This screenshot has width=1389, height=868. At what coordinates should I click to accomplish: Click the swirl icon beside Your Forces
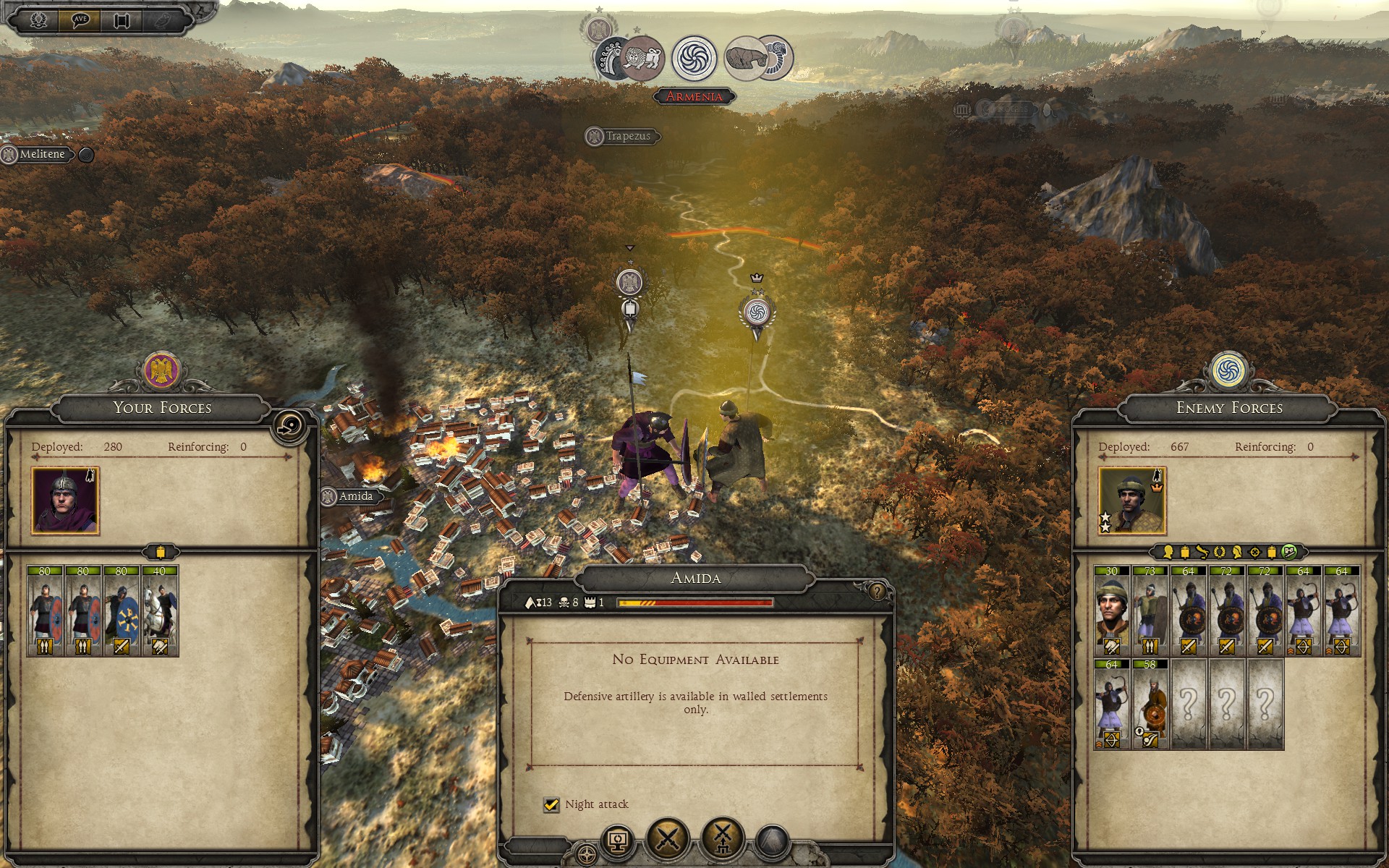pos(289,425)
